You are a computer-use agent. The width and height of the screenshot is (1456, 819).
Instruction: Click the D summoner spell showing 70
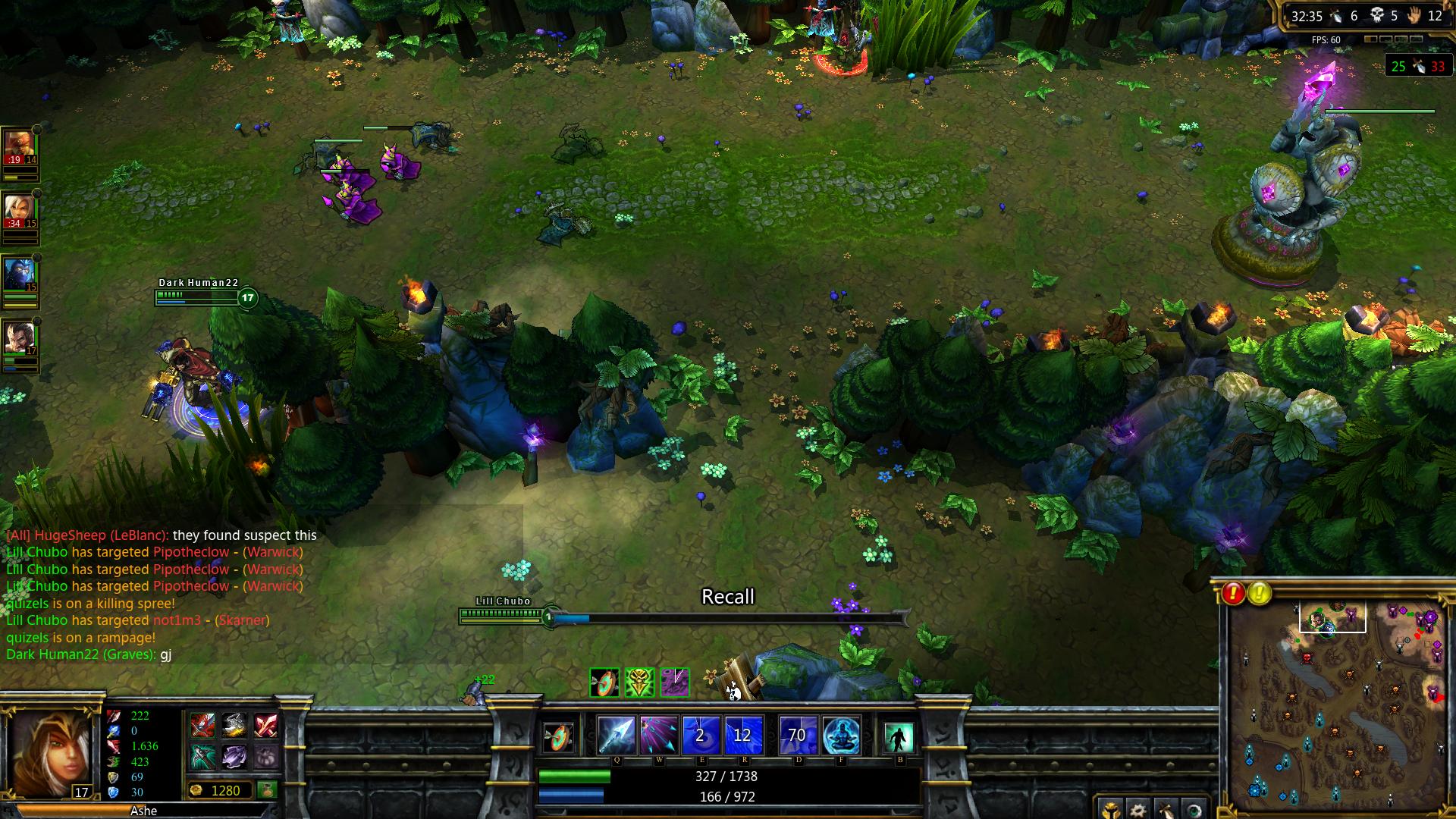tap(798, 735)
